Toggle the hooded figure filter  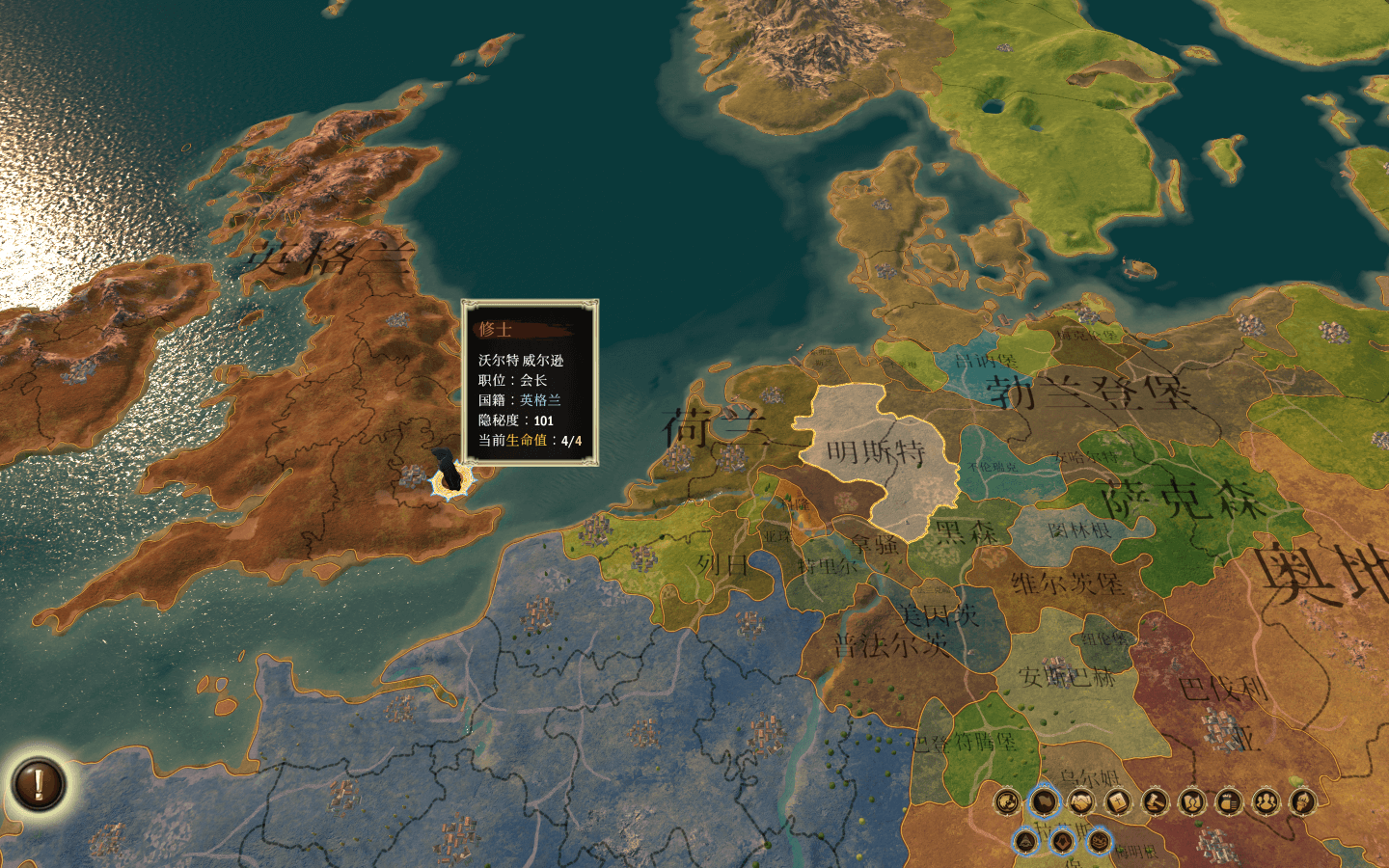(1062, 842)
